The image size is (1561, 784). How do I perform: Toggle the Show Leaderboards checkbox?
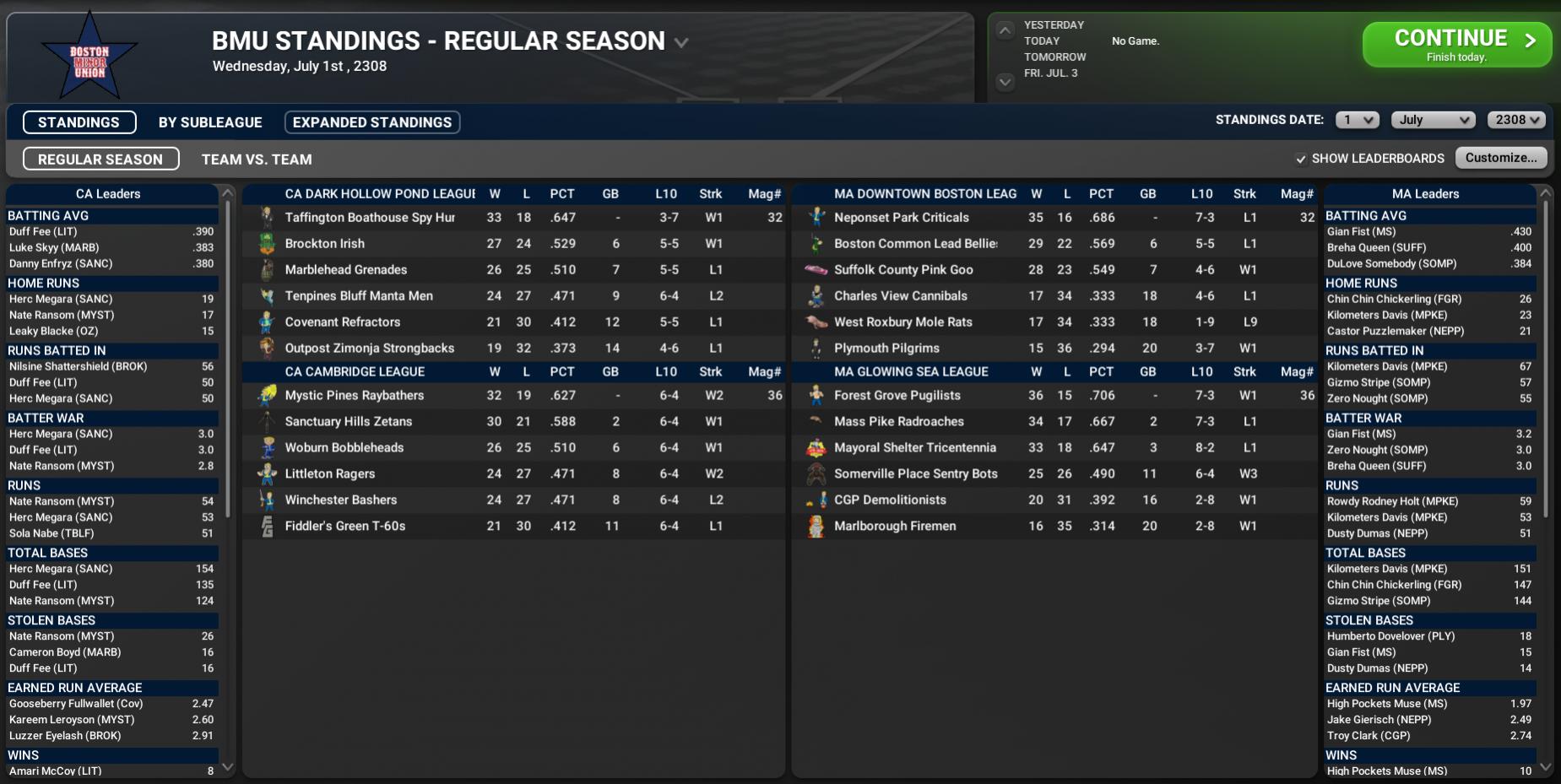(x=1301, y=159)
